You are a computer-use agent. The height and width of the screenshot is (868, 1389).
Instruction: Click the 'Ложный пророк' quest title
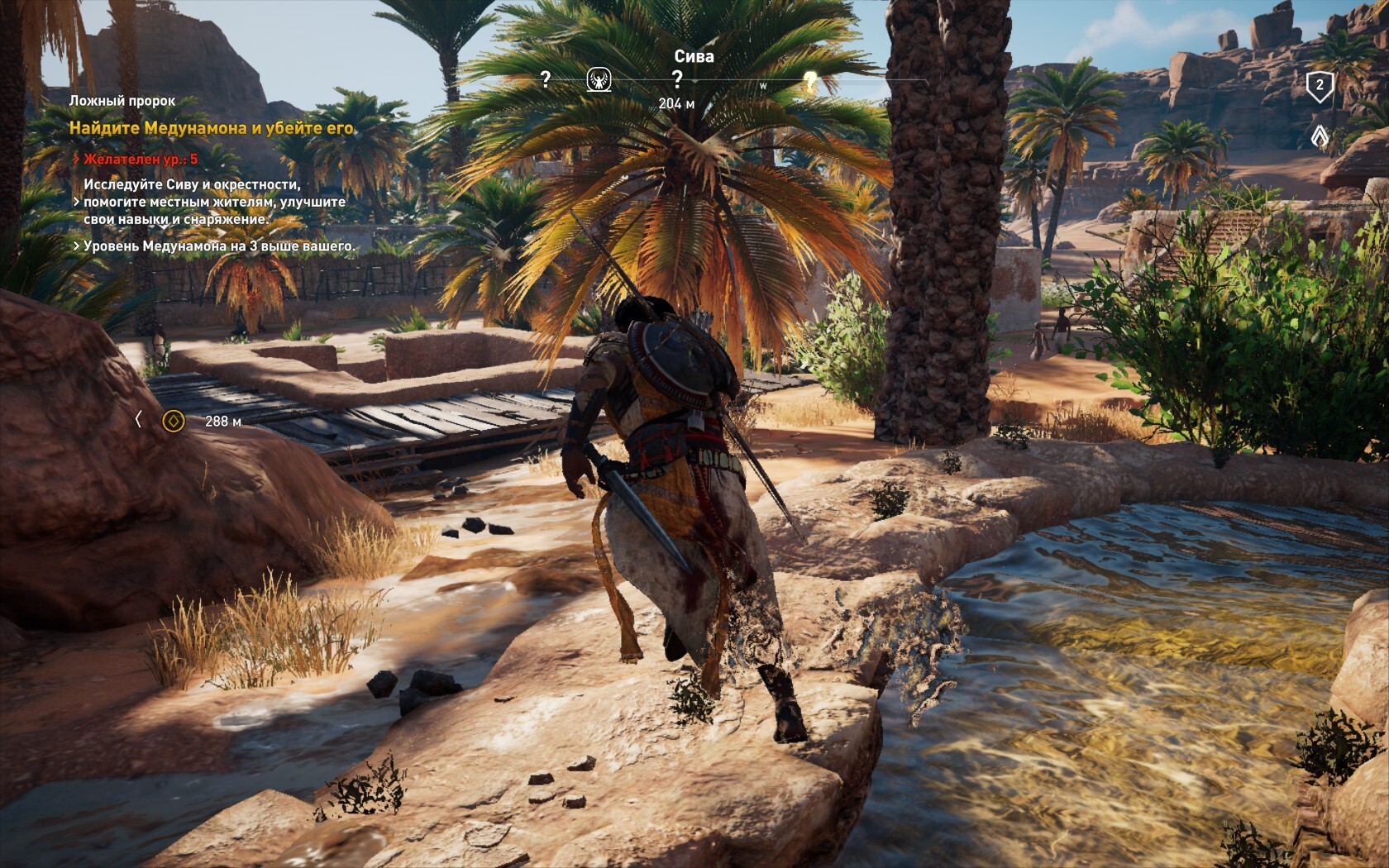(x=122, y=101)
